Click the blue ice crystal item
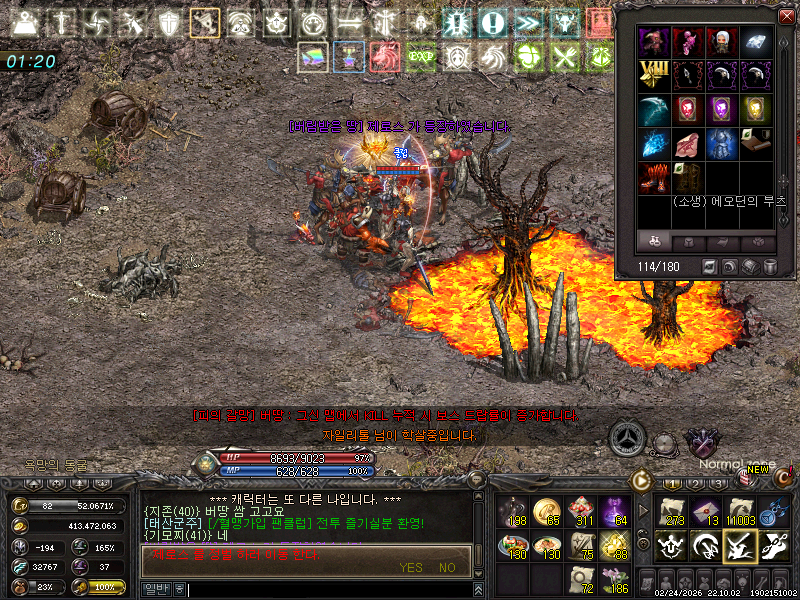This screenshot has width=800, height=600. coord(653,143)
